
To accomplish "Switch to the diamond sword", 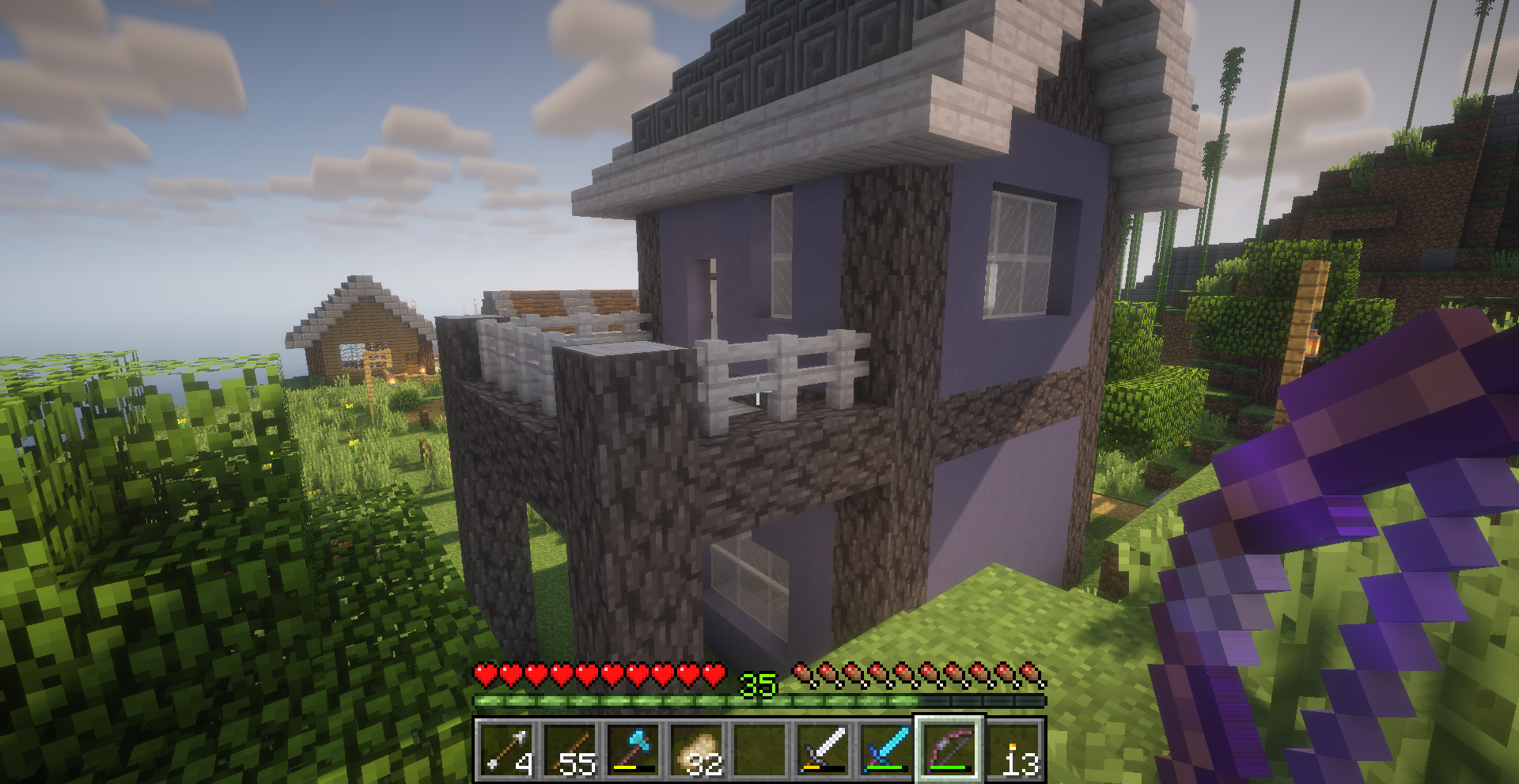I will pyautogui.click(x=887, y=749).
